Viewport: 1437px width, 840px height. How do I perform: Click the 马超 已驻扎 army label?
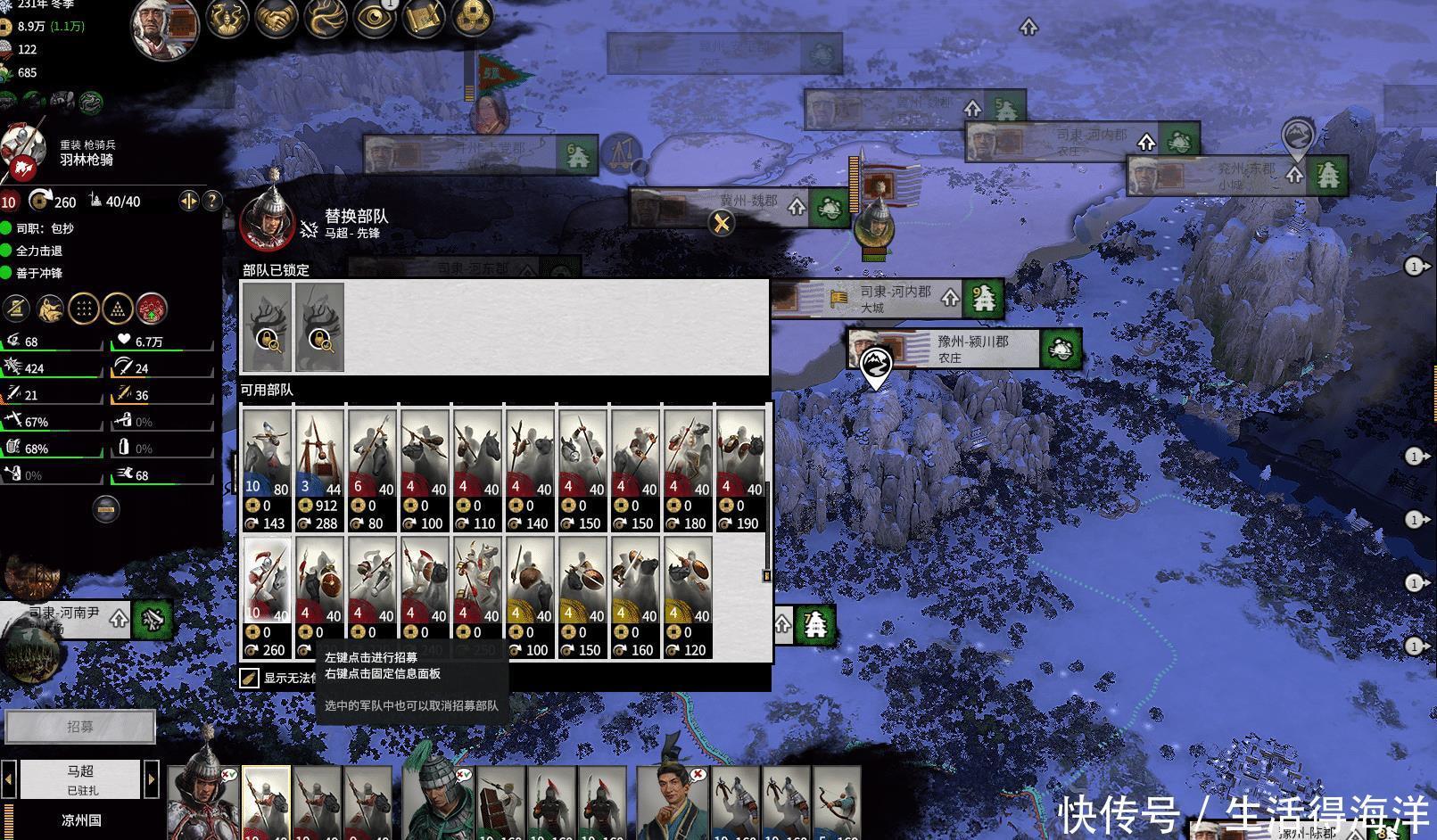coord(82,778)
